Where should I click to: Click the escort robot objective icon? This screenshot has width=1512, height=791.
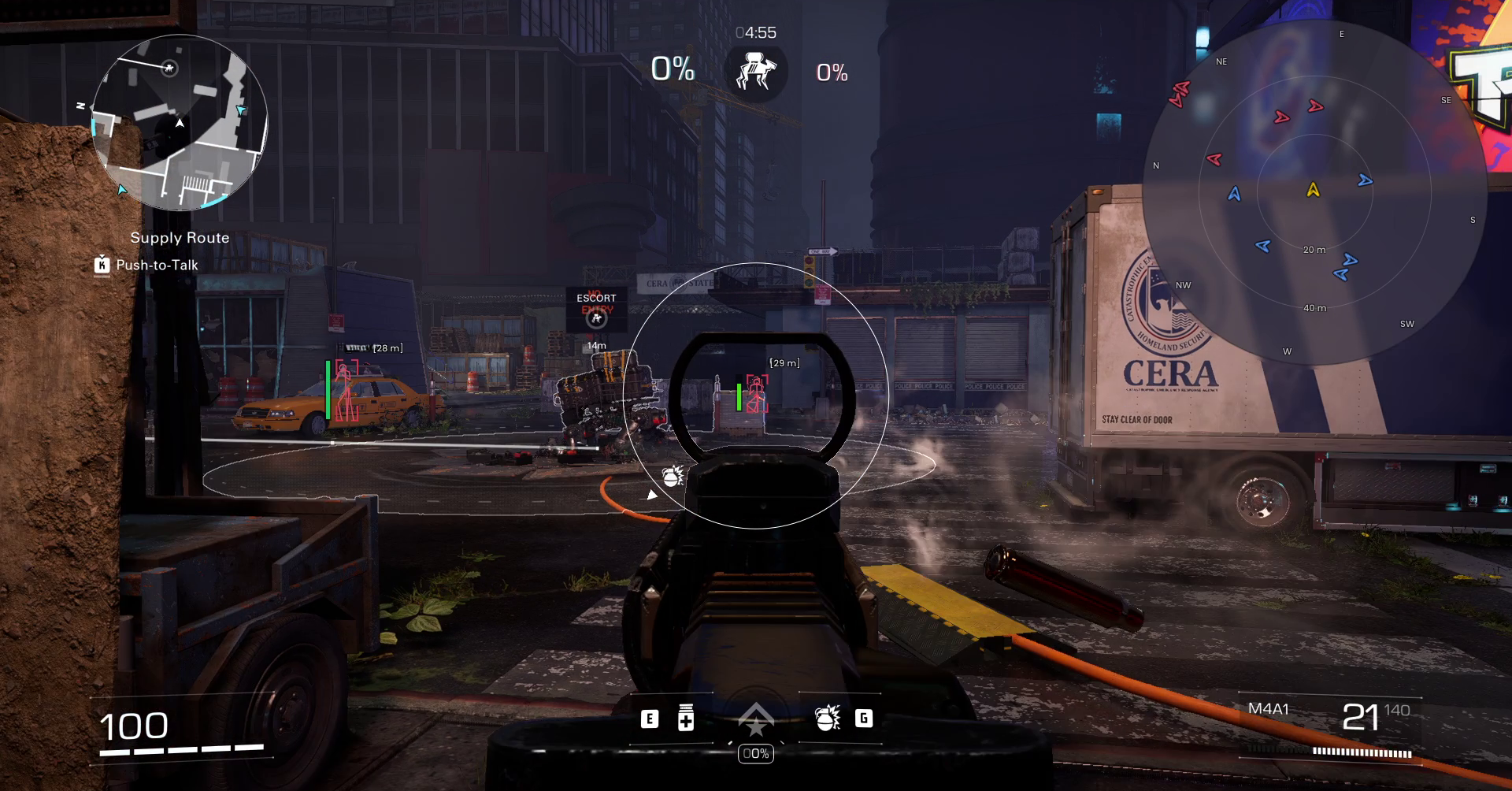(x=756, y=72)
